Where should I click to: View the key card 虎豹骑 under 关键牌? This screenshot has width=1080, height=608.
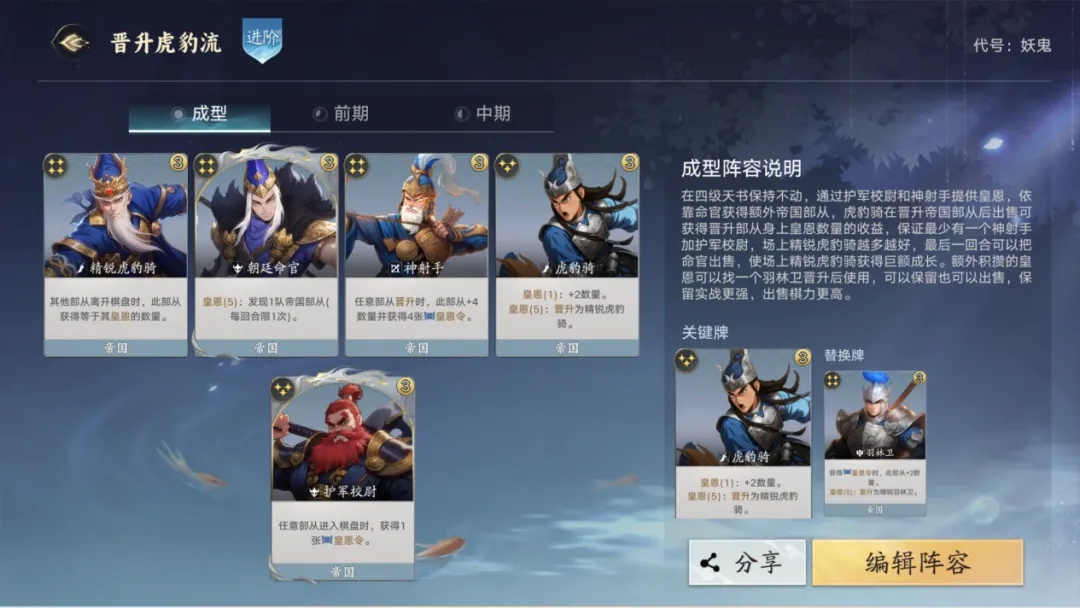point(743,432)
